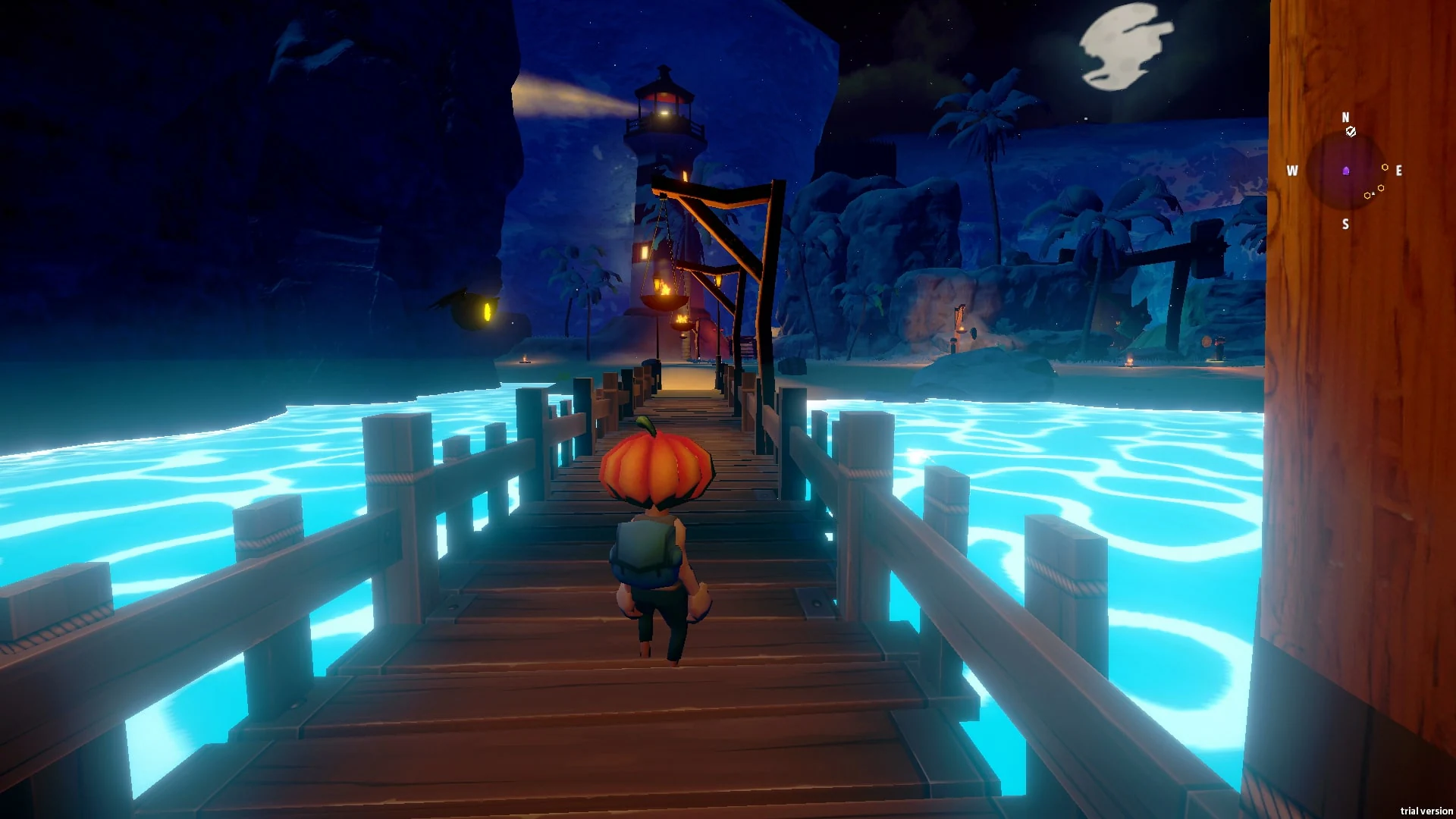The width and height of the screenshot is (1456, 819).
Task: Click the N compass direction marker
Action: (x=1346, y=117)
